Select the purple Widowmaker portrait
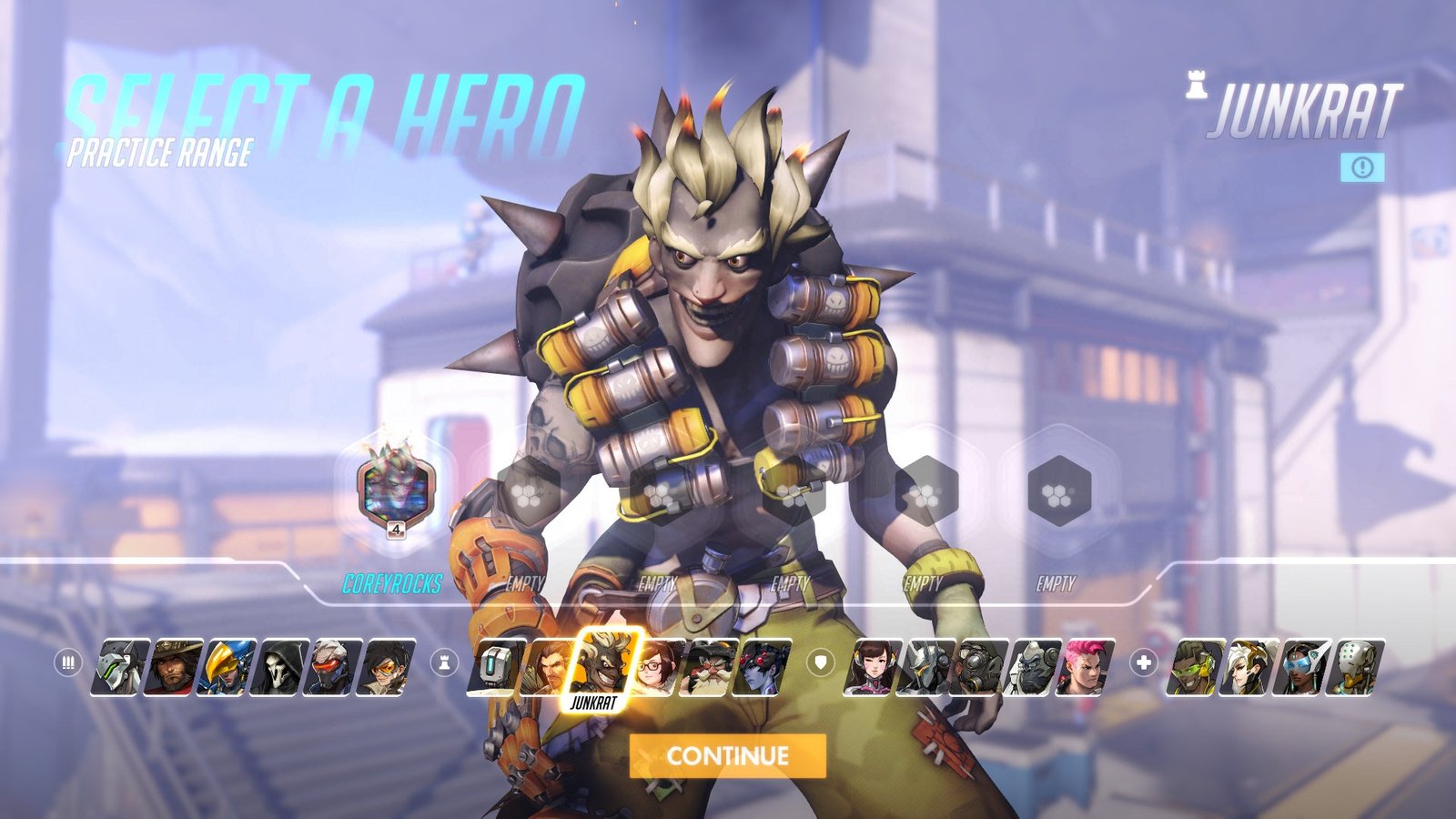1456x819 pixels. click(763, 667)
